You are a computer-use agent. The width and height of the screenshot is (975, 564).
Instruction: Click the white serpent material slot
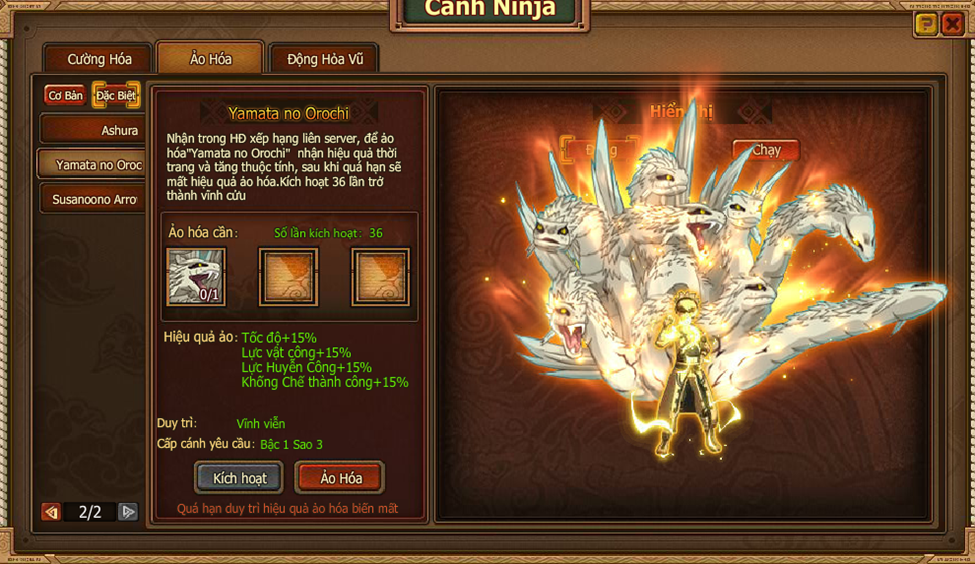pos(196,276)
